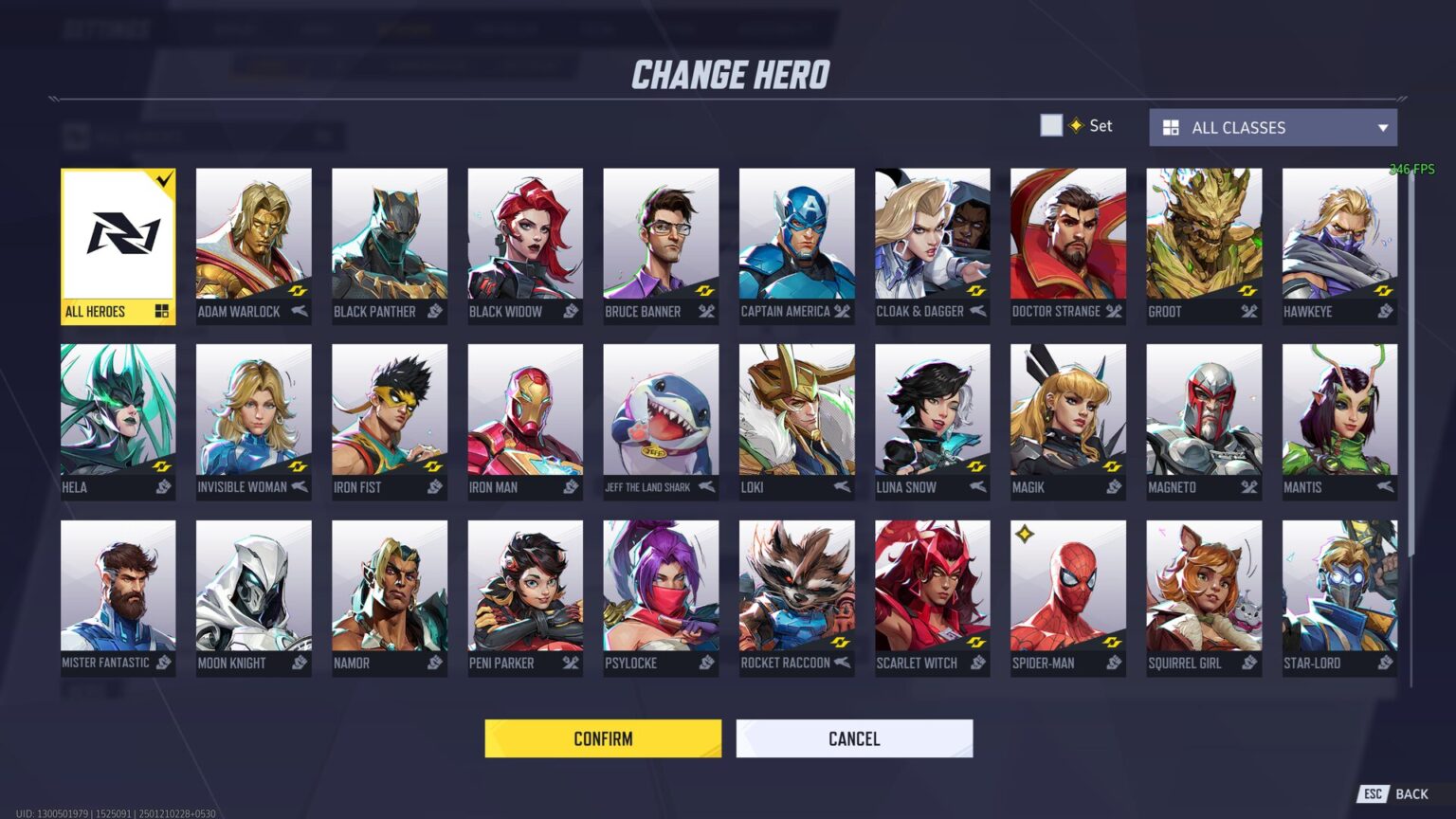Click the Strategist class icon on Loki's card

(841, 487)
